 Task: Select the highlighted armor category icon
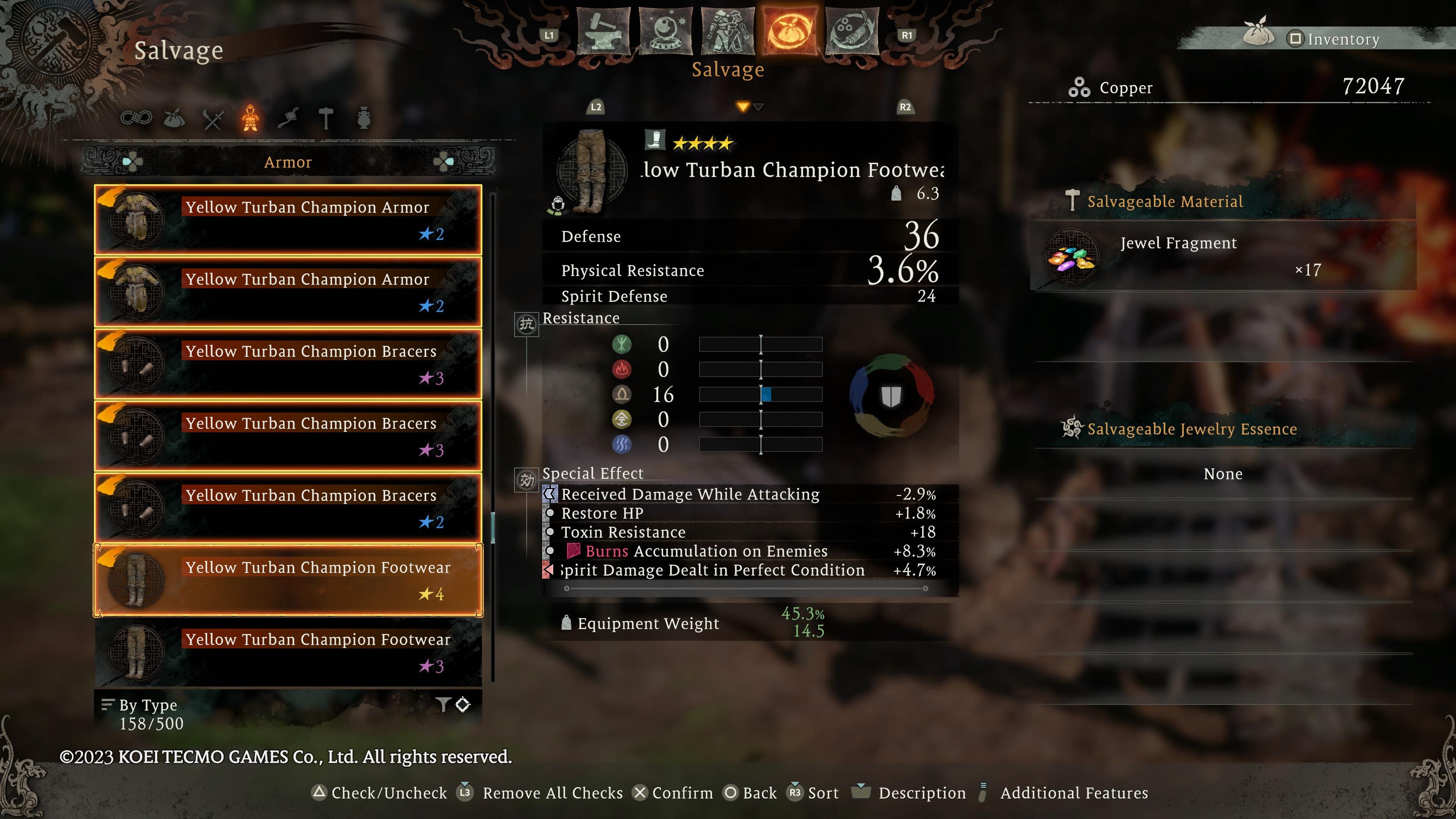click(x=250, y=118)
